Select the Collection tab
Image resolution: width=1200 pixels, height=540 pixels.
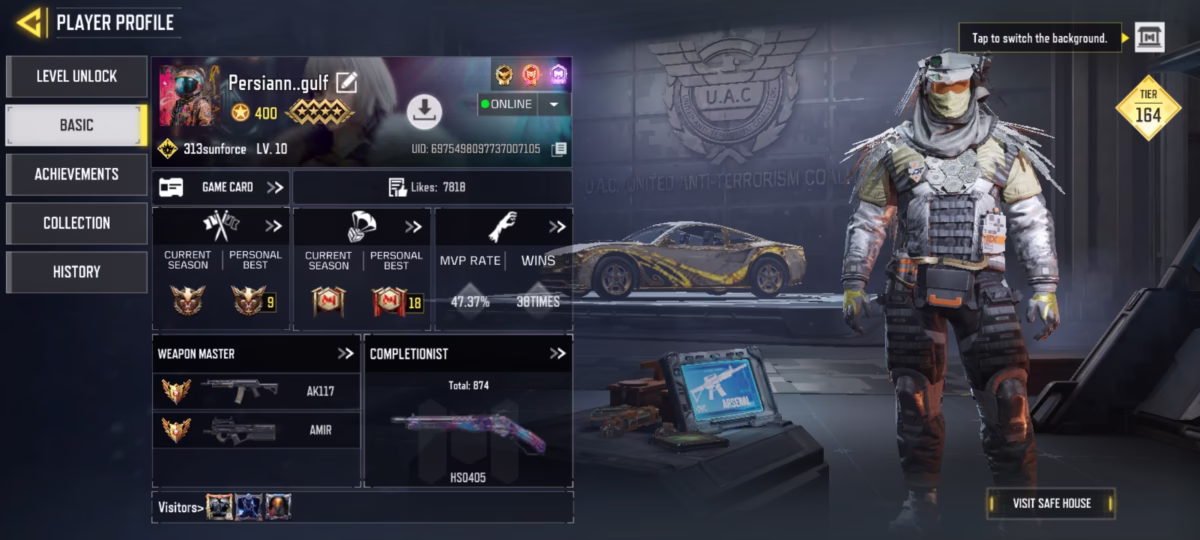(77, 223)
